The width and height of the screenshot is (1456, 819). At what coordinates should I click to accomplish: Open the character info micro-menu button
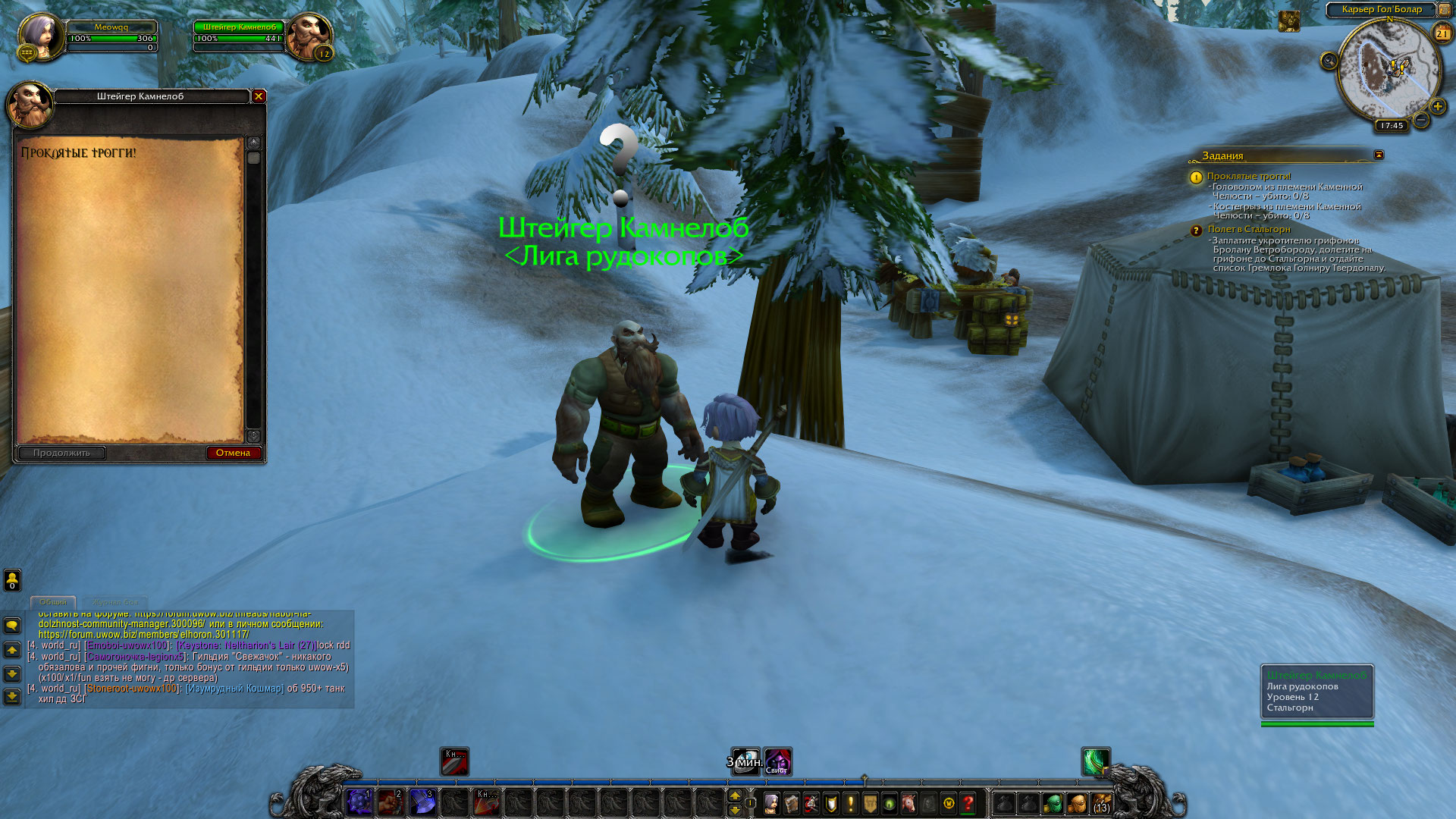[x=771, y=803]
